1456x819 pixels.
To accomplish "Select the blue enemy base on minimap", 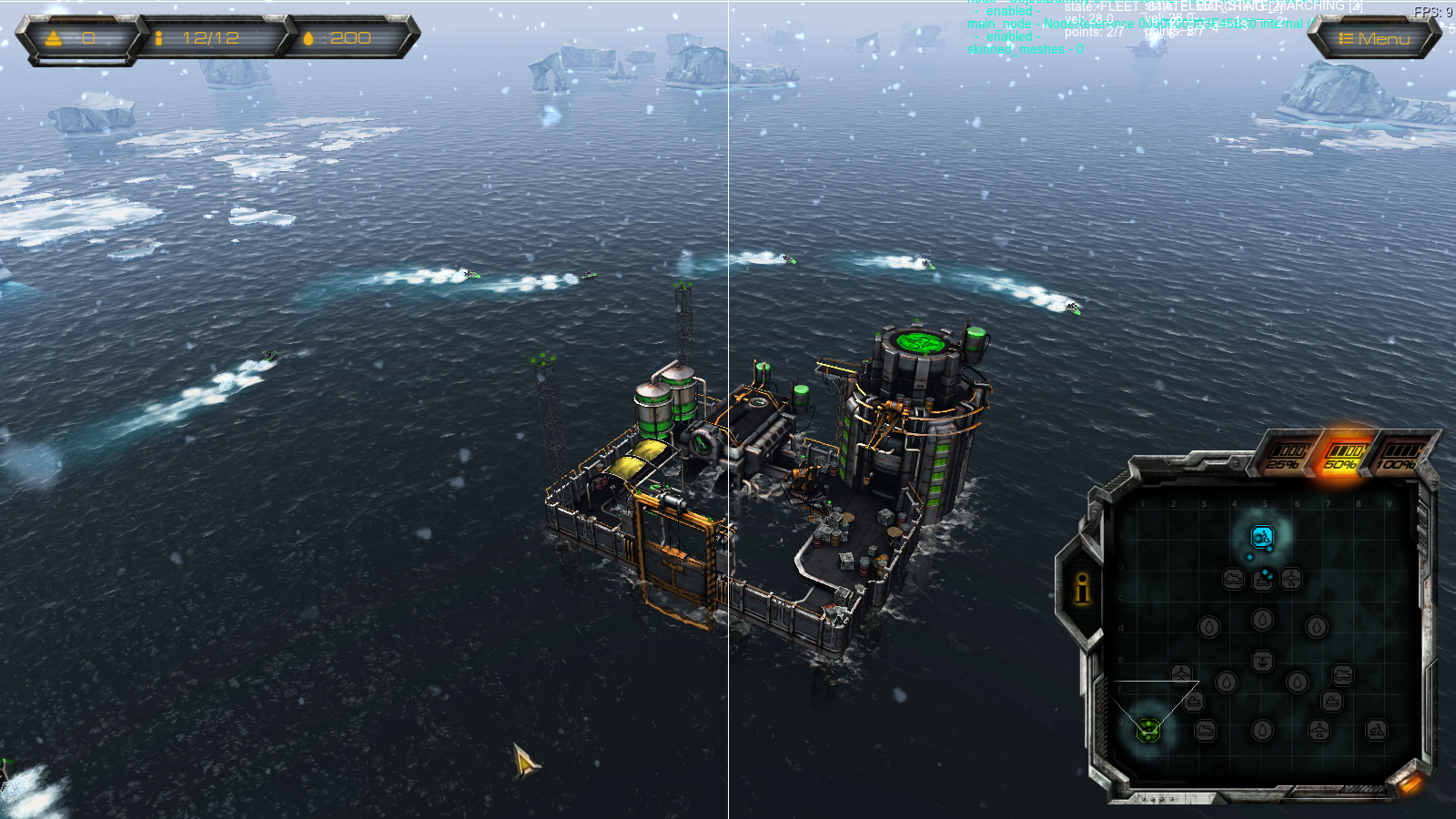I will tap(1261, 537).
